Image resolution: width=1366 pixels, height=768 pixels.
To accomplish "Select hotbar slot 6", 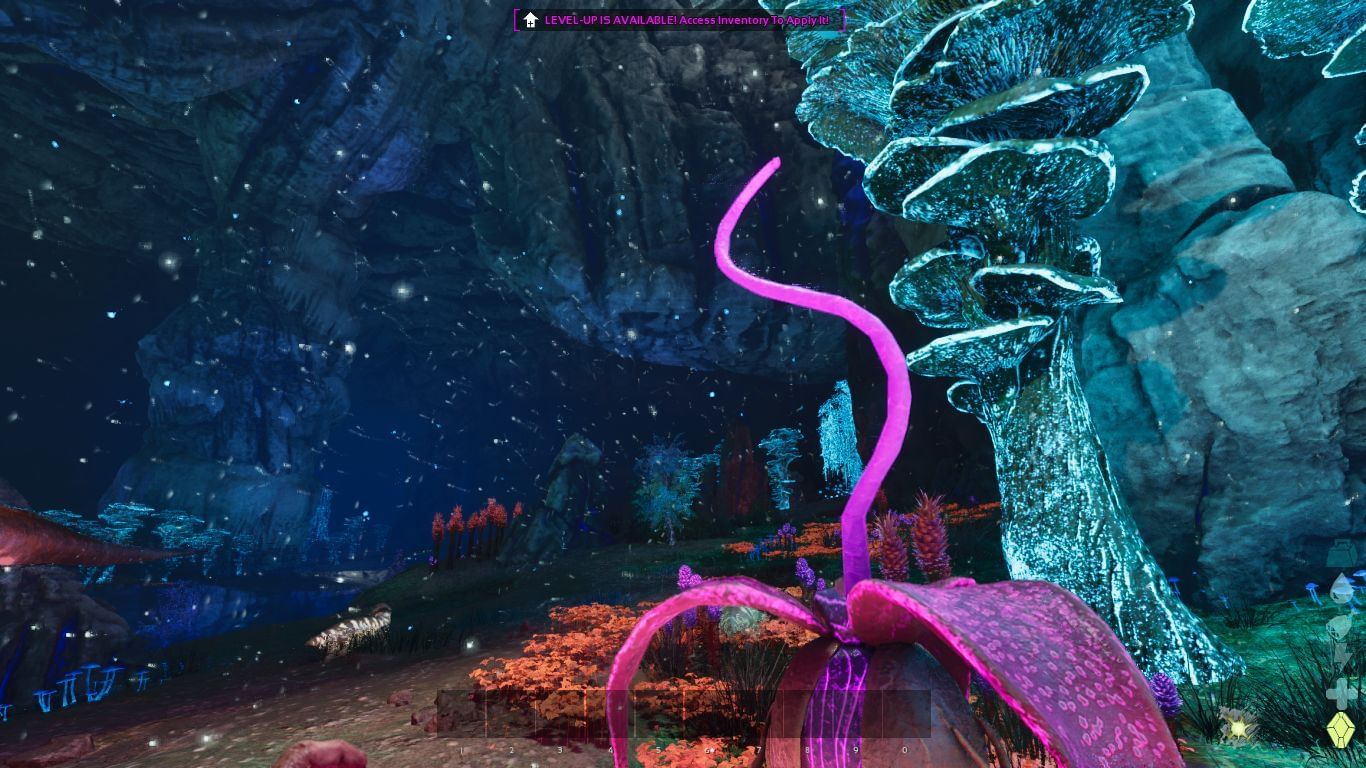I will pos(707,713).
